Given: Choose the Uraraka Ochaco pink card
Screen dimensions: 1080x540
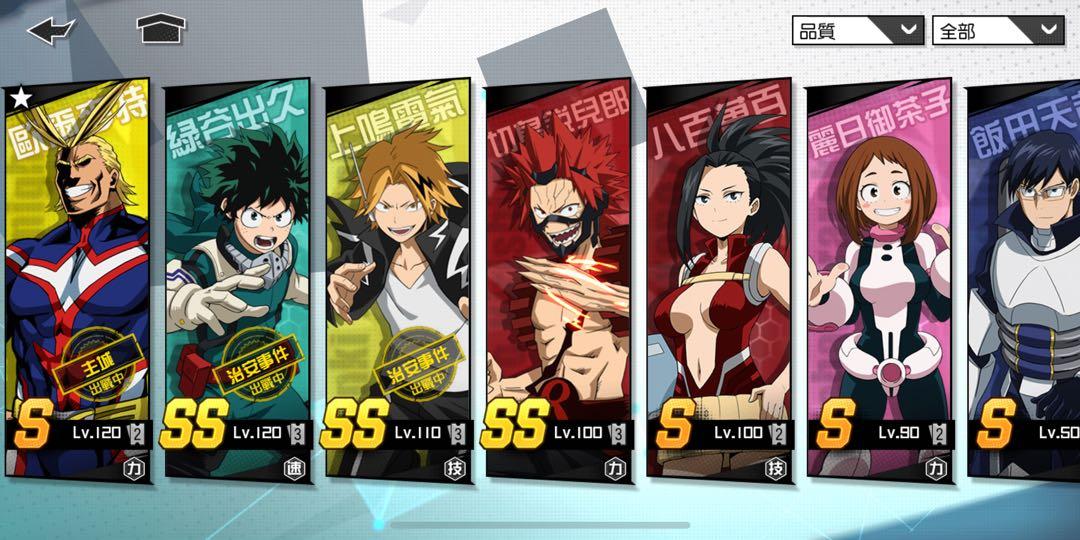Looking at the screenshot, I should tap(878, 280).
